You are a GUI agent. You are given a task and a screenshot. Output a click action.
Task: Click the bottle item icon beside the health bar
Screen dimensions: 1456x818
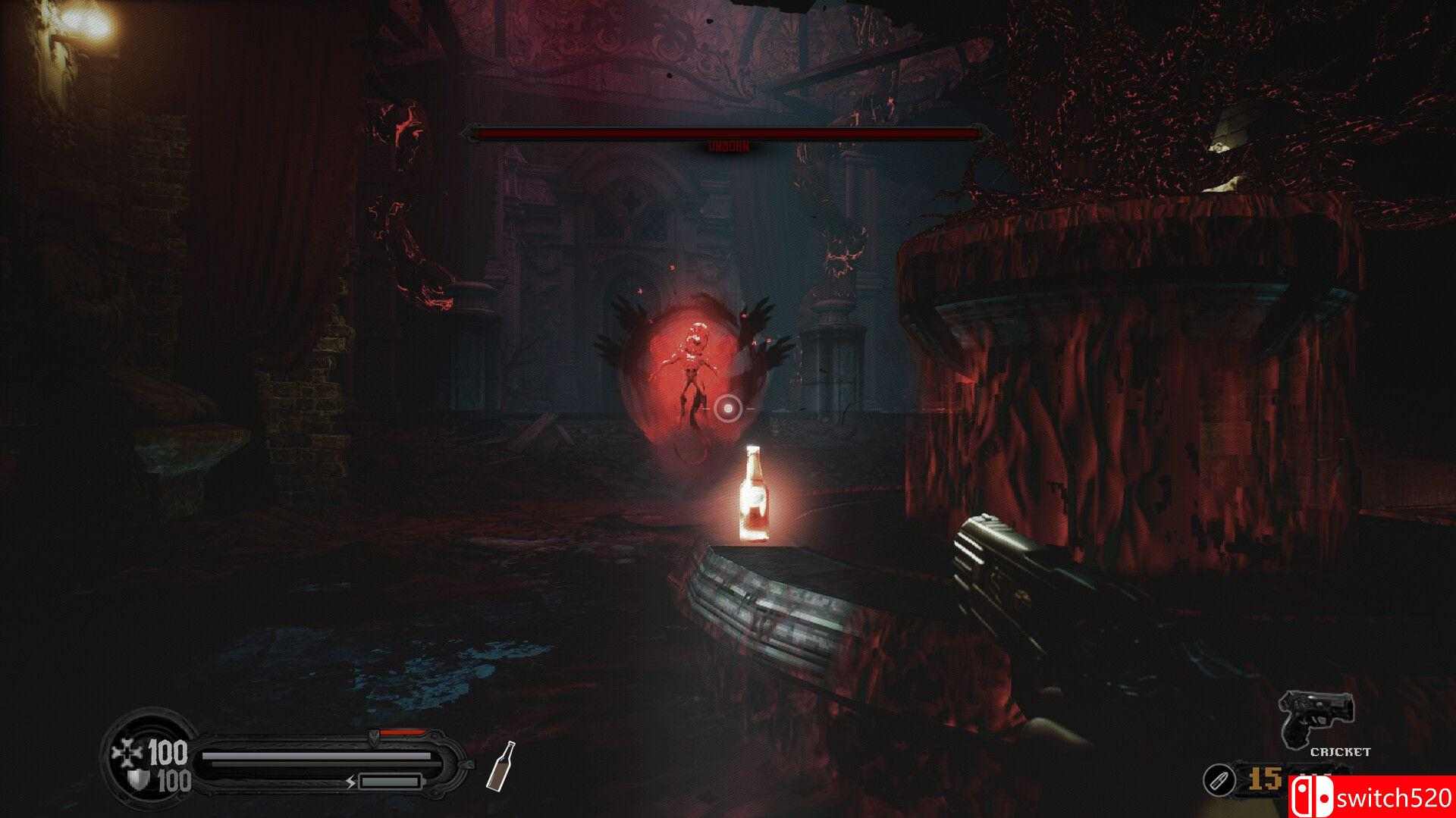pos(500,767)
